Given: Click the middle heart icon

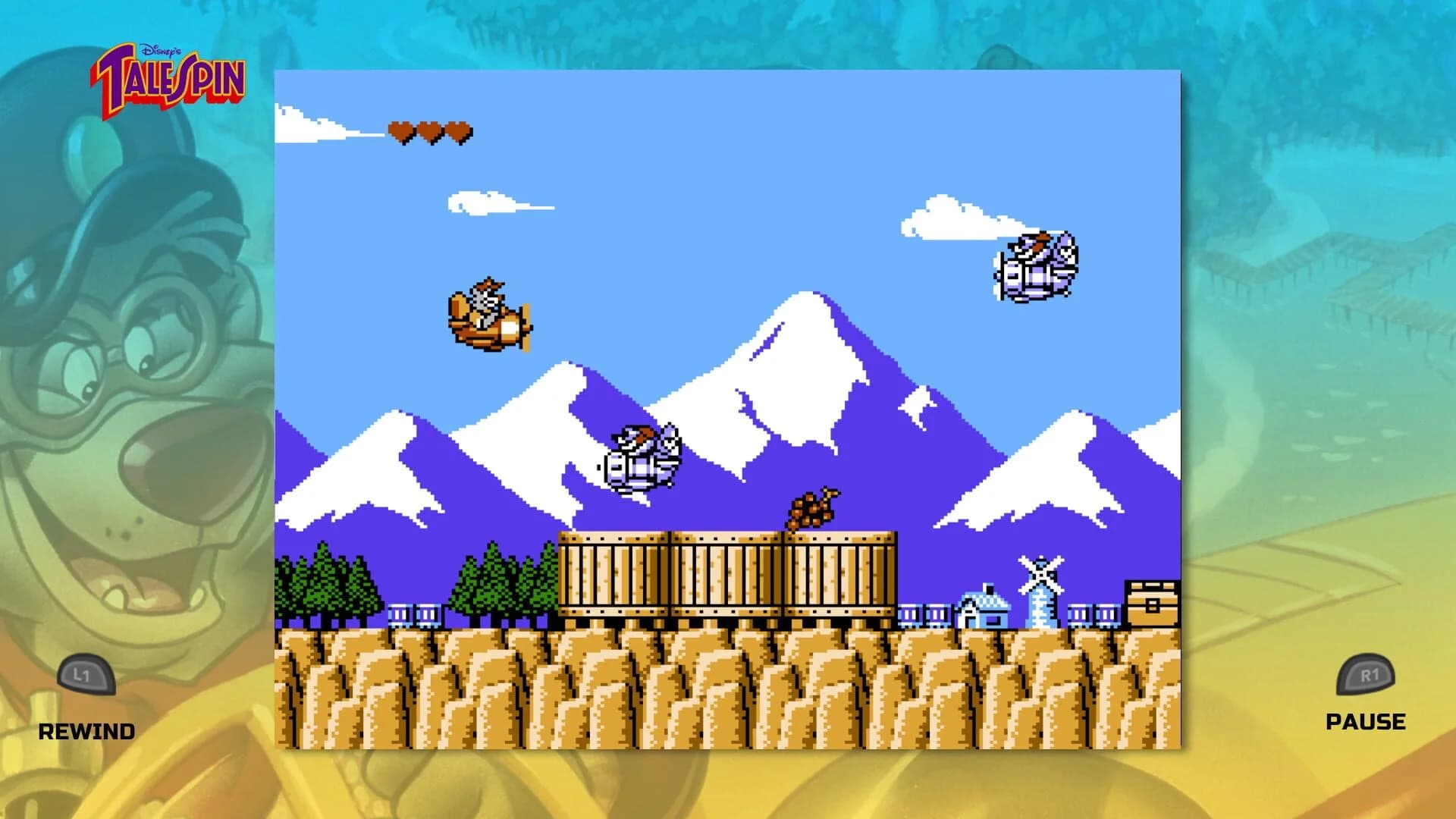Looking at the screenshot, I should 430,129.
